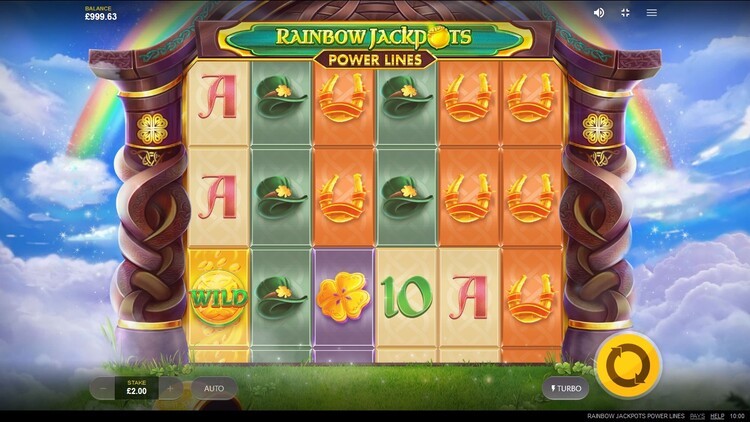Spin the reels with the yellow button

coord(628,364)
